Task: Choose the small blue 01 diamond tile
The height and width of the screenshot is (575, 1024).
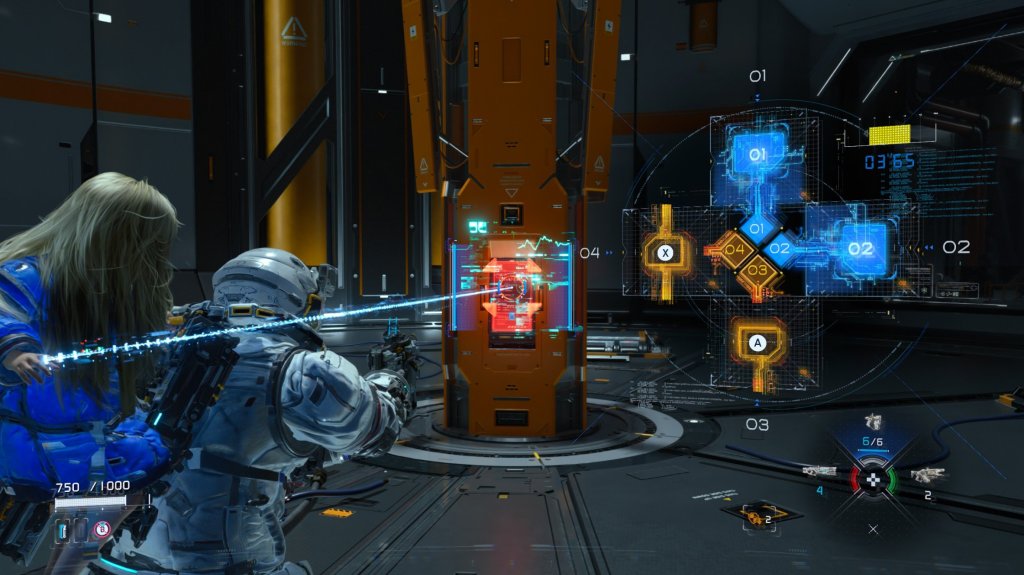Action: click(x=757, y=229)
